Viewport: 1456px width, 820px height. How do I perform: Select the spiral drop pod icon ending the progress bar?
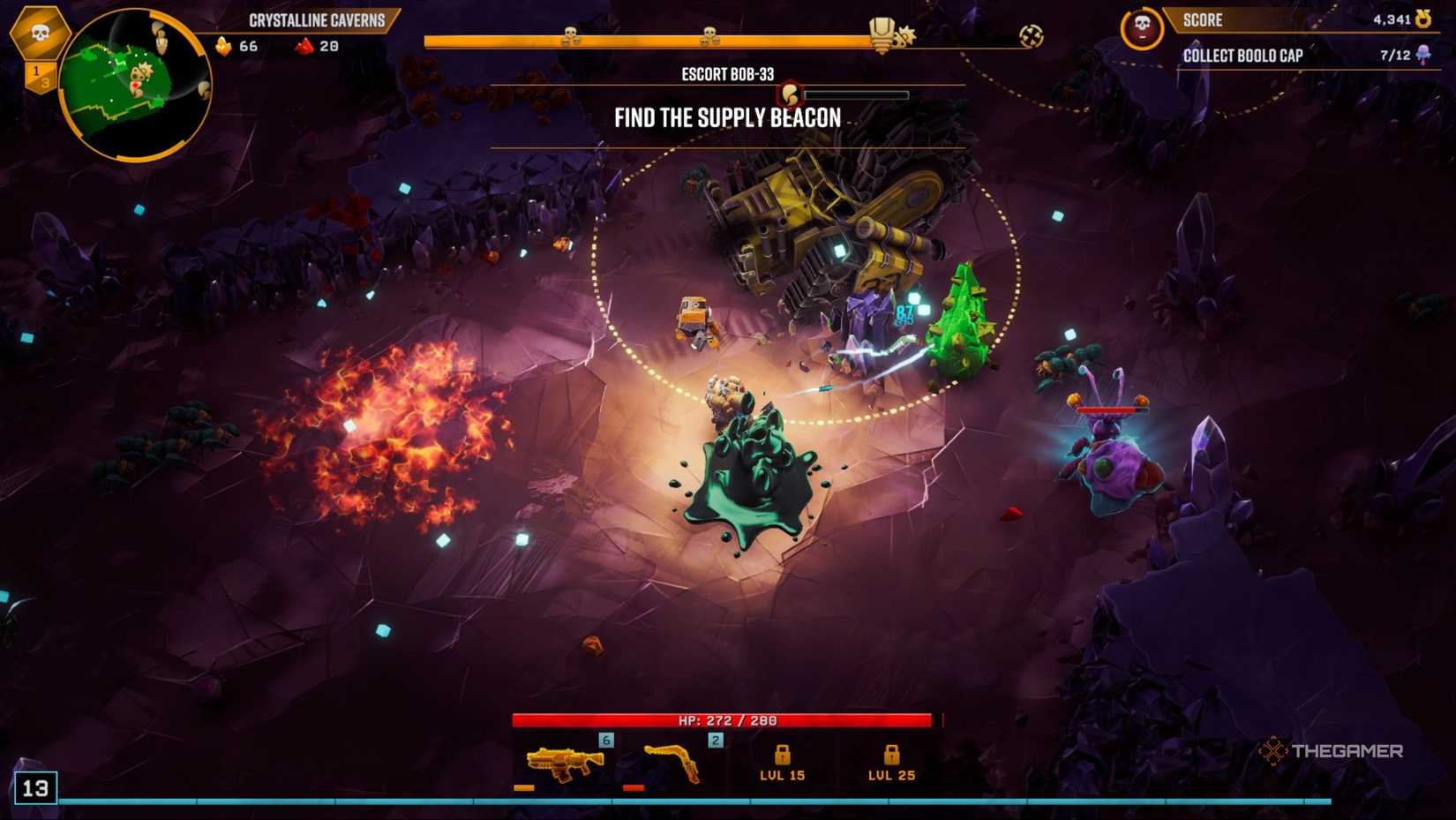click(x=1029, y=37)
